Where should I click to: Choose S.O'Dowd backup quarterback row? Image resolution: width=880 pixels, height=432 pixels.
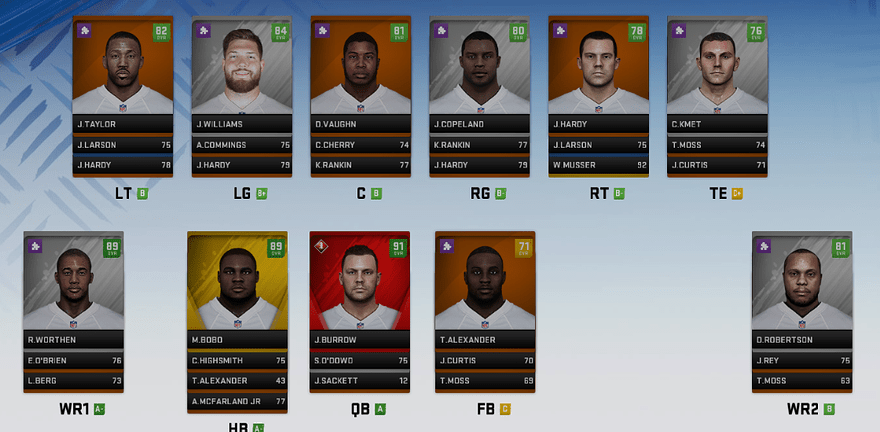pos(360,361)
